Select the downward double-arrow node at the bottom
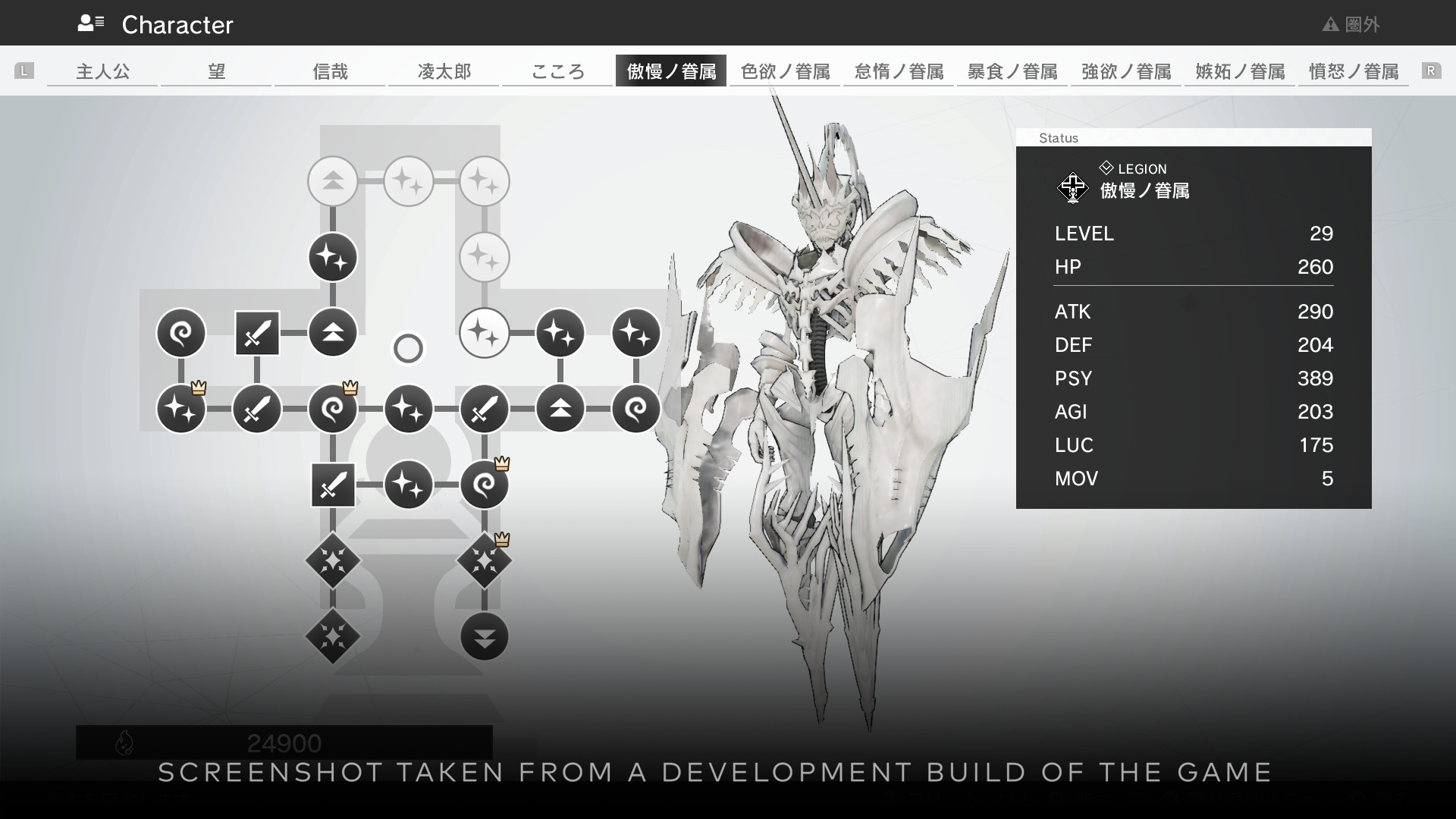 pos(485,638)
